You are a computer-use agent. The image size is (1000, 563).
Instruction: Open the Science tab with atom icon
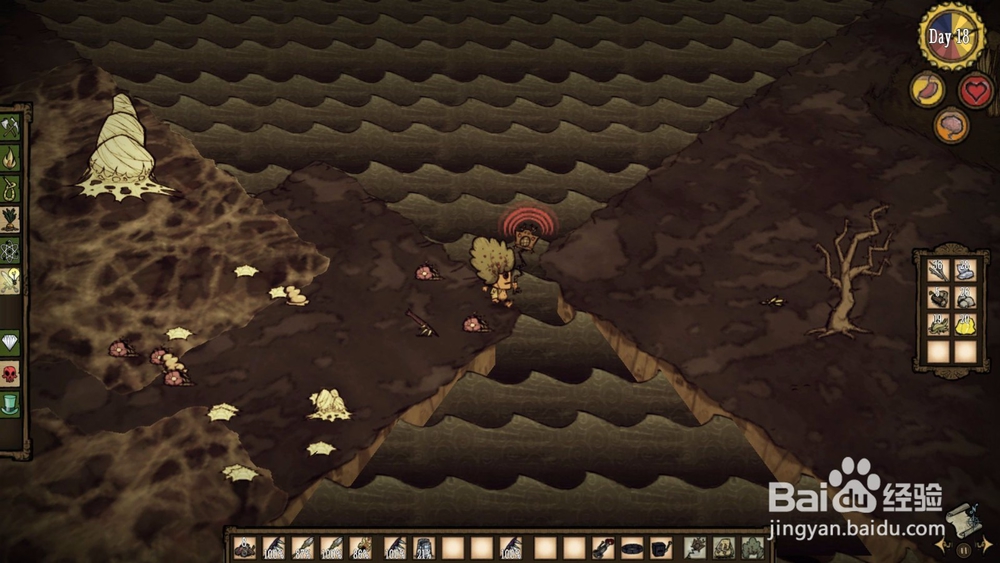pyautogui.click(x=10, y=250)
